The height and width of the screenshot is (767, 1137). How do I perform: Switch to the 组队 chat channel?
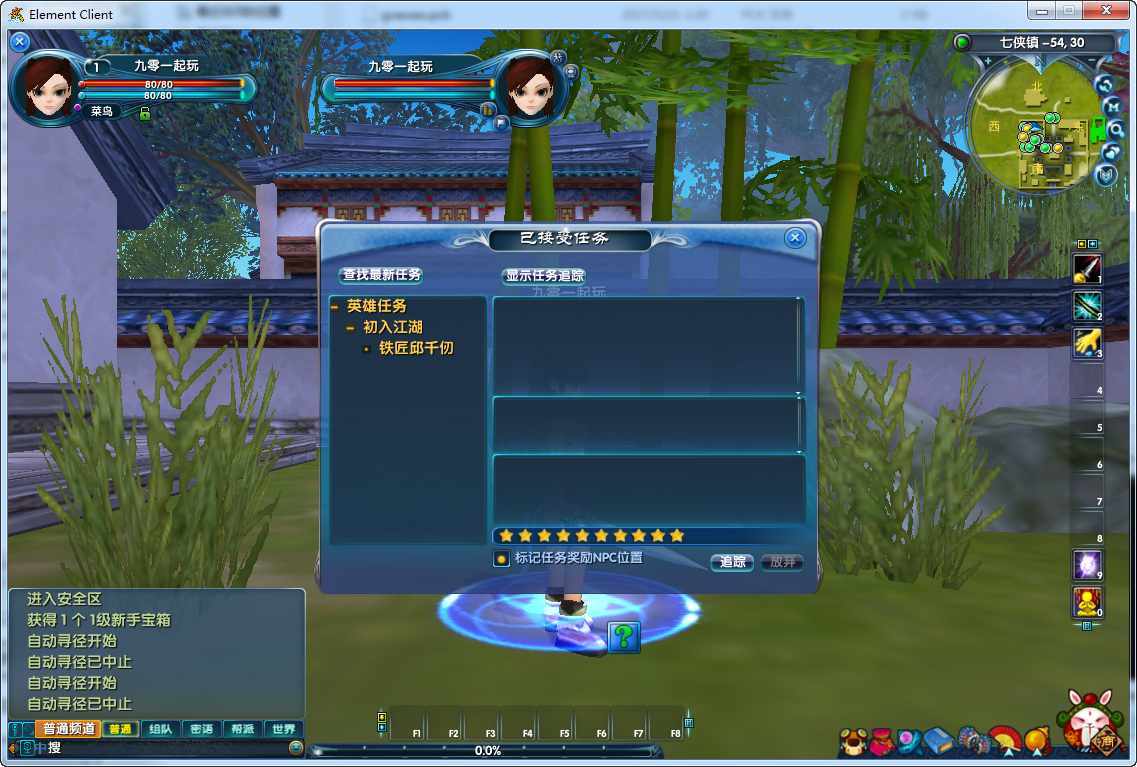click(160, 729)
